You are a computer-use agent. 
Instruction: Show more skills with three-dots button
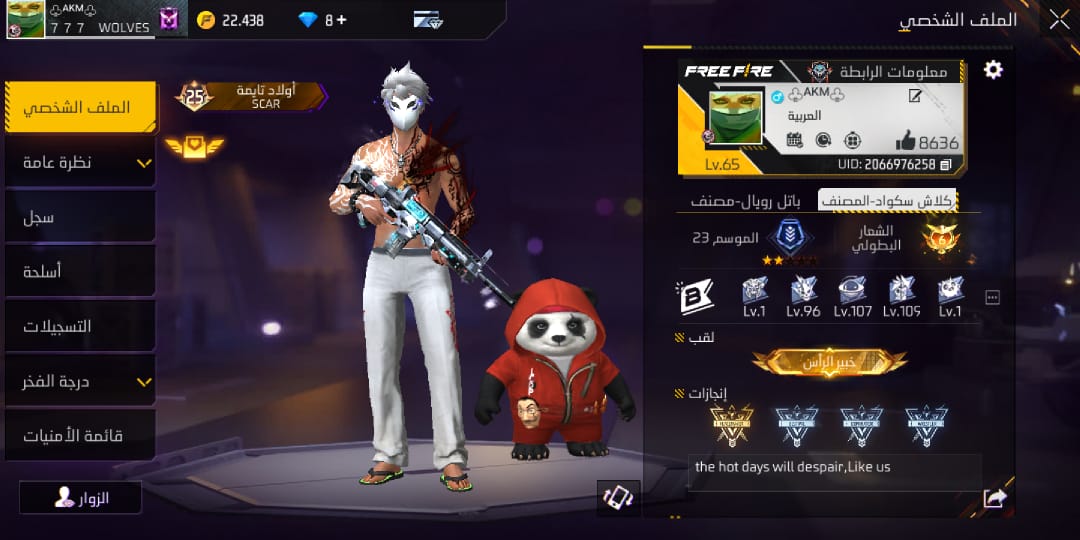click(x=993, y=297)
